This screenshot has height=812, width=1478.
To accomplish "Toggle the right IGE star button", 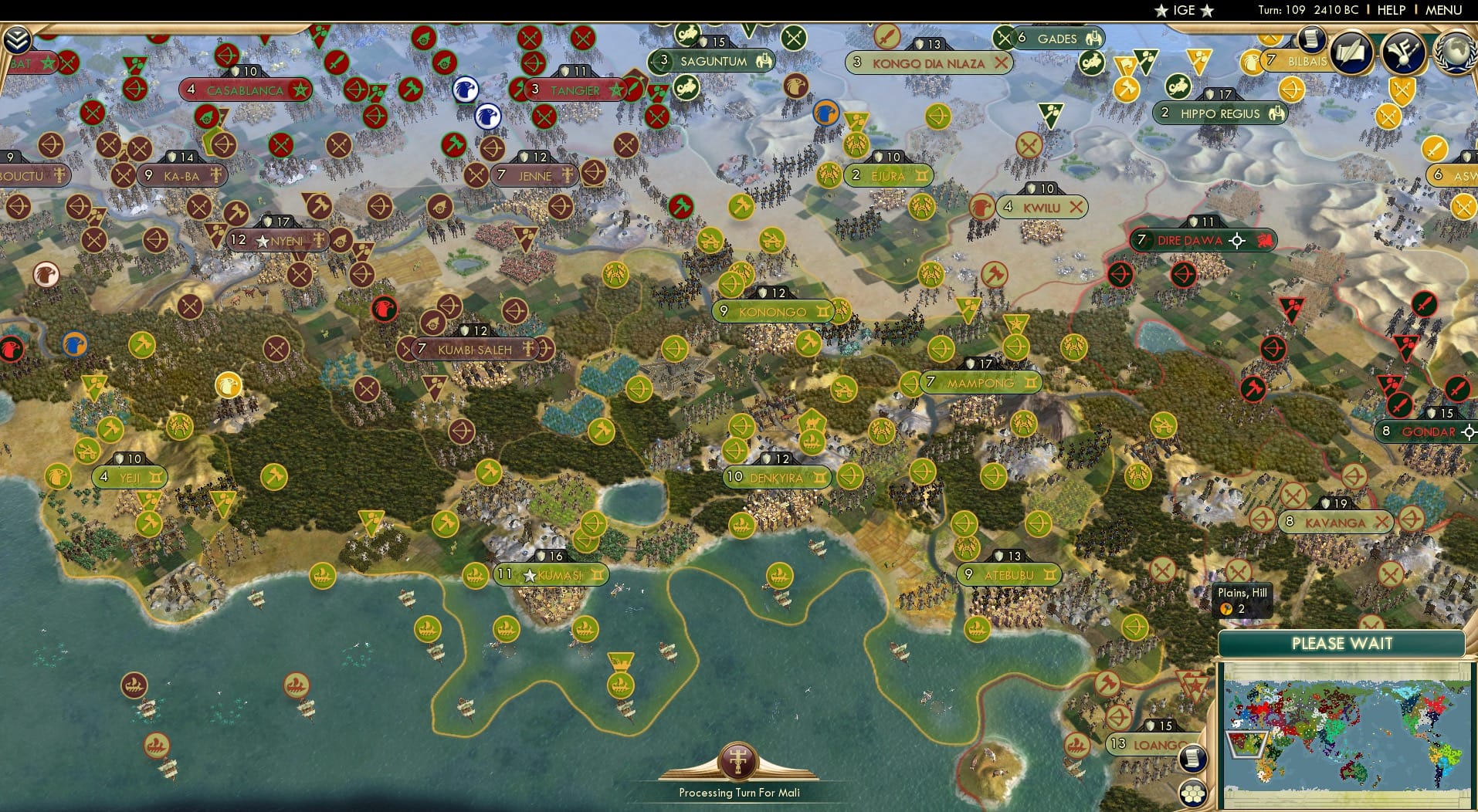I will point(1205,11).
